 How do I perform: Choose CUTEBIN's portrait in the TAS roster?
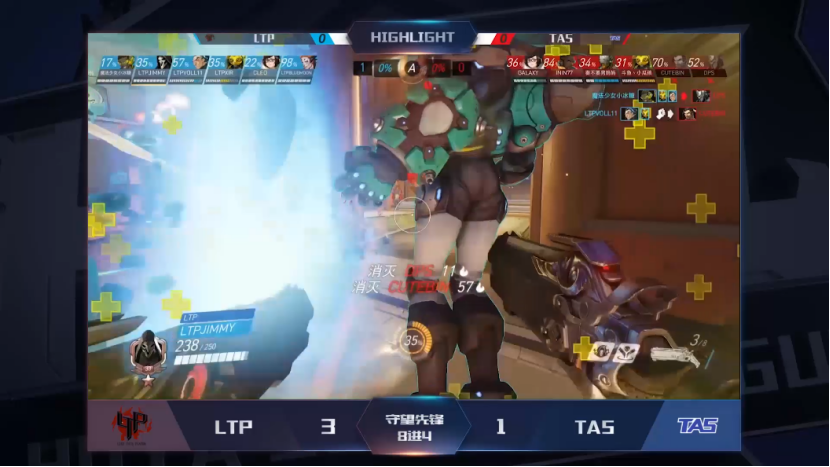(676, 63)
